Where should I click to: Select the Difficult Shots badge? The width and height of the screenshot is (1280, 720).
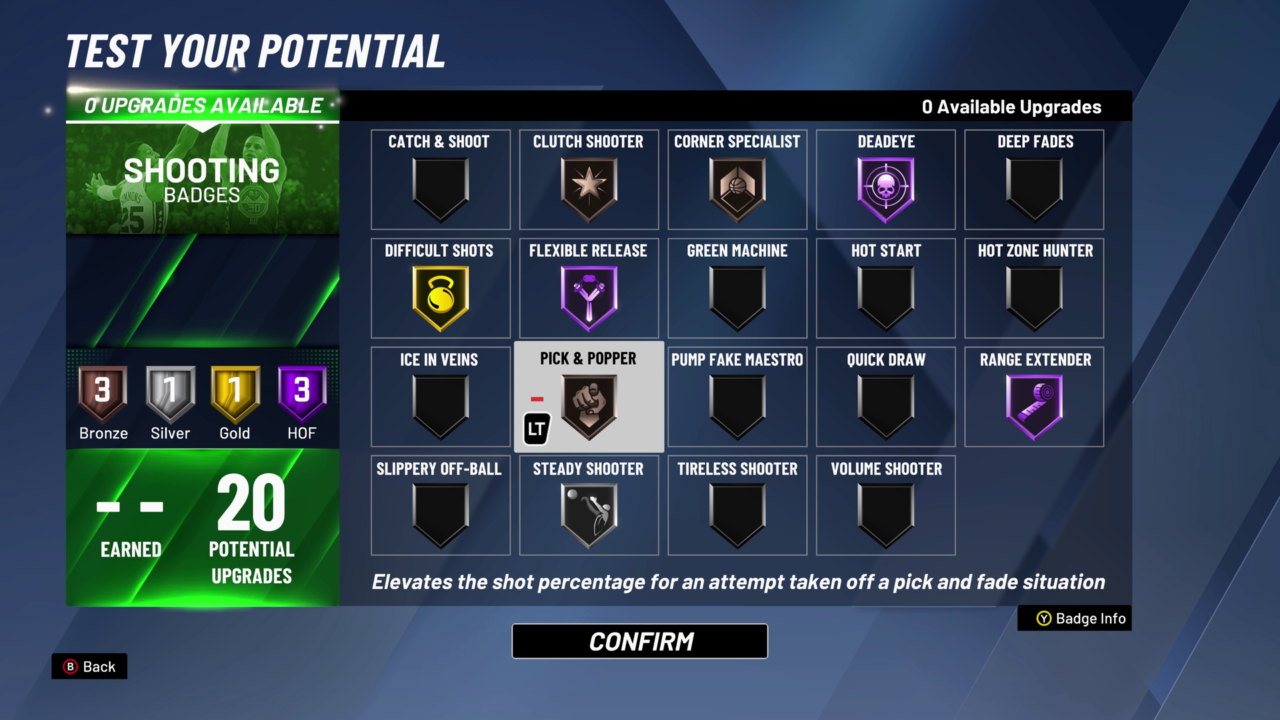pos(440,289)
